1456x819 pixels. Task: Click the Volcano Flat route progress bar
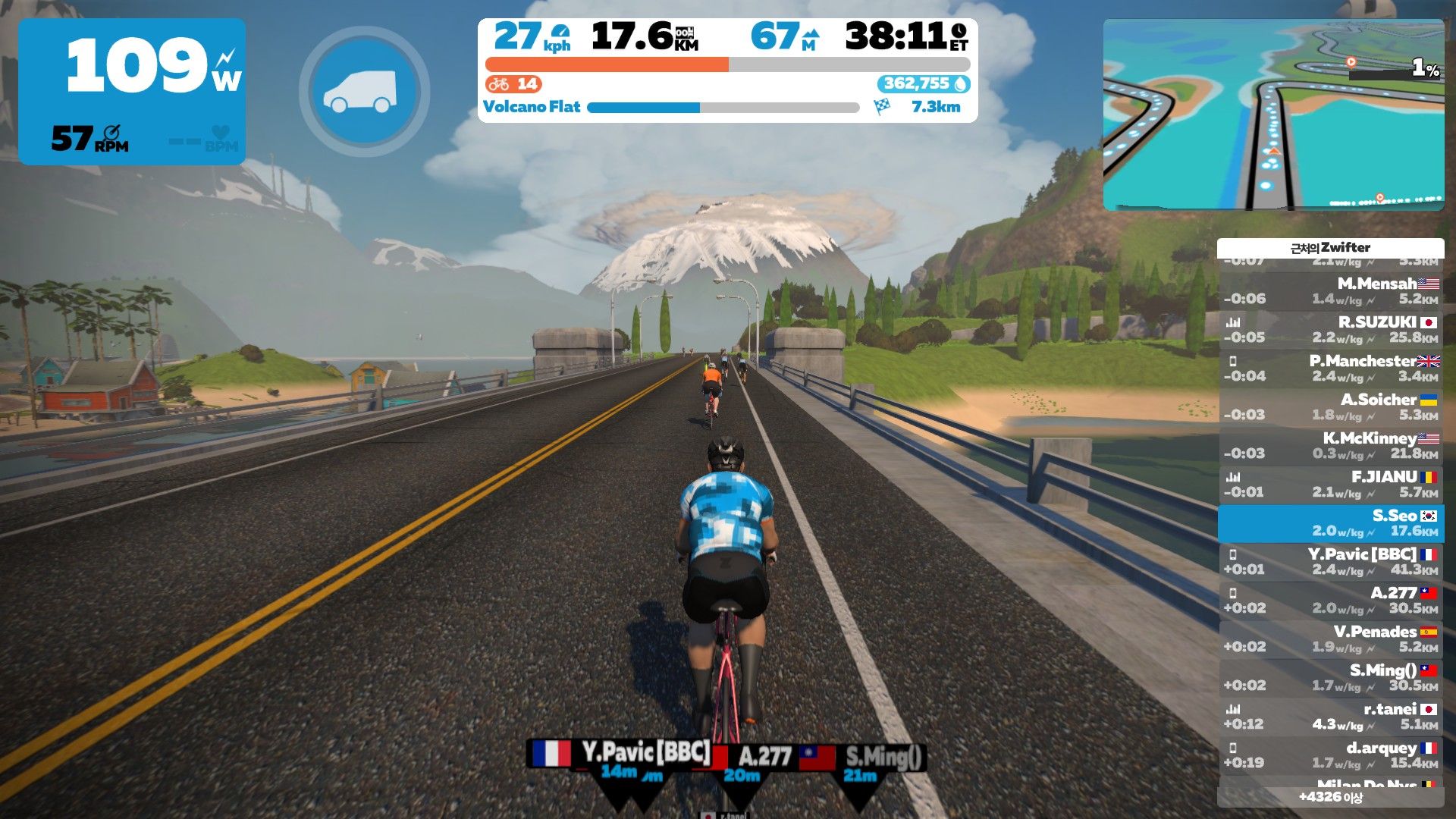click(x=722, y=108)
